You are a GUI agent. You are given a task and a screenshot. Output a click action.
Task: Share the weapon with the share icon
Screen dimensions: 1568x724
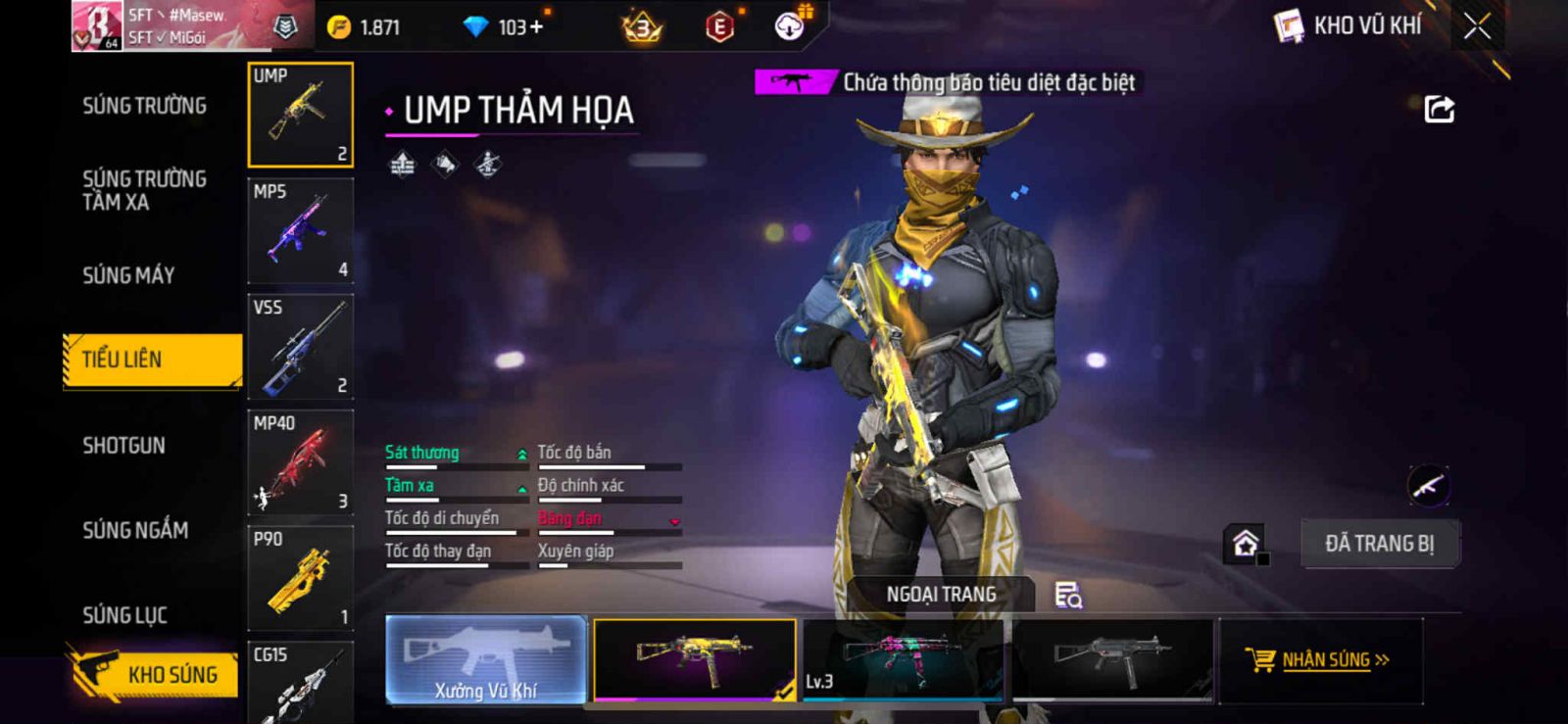1439,109
